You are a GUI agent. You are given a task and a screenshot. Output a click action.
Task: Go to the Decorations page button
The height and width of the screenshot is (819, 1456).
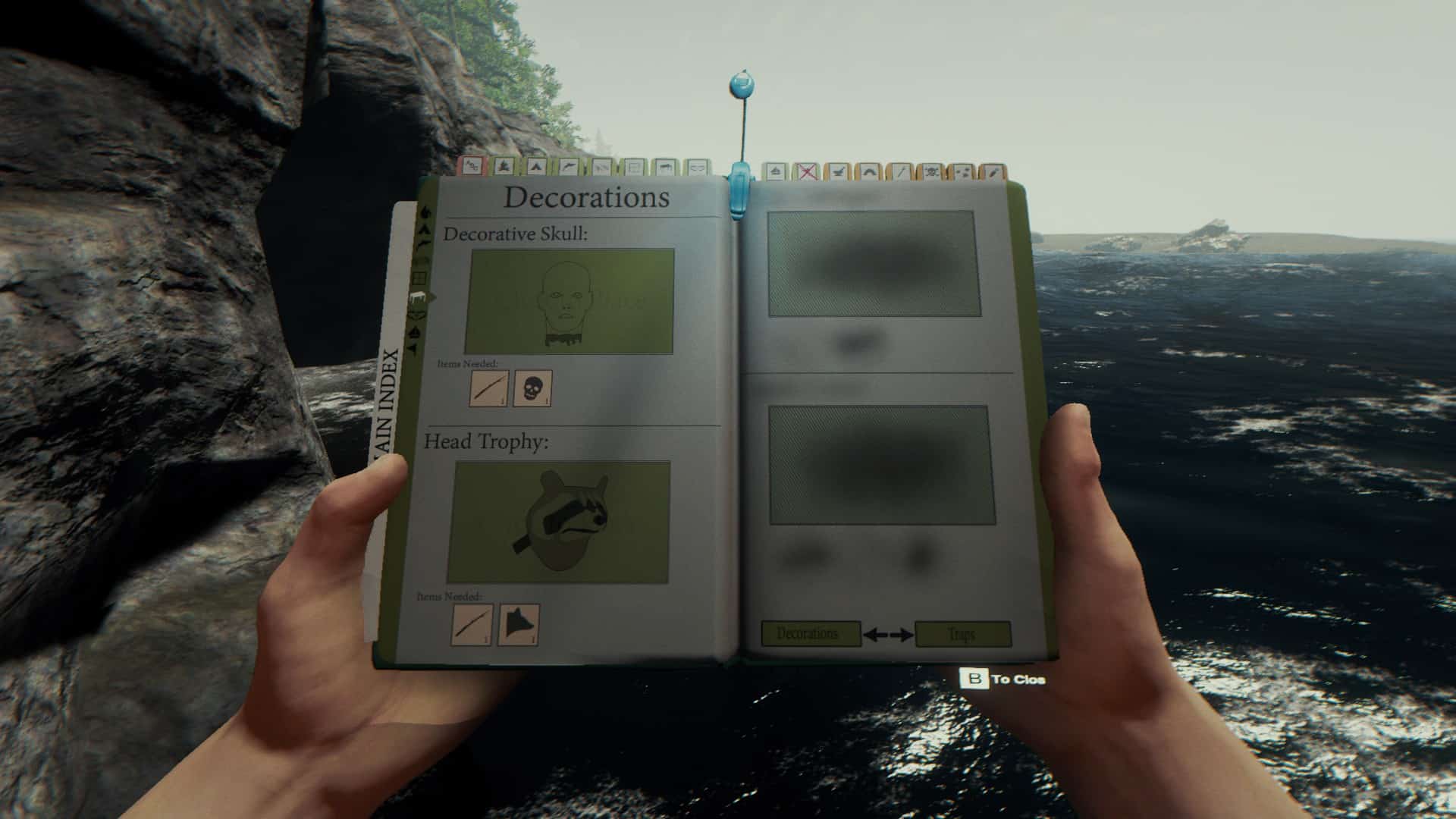coord(810,633)
